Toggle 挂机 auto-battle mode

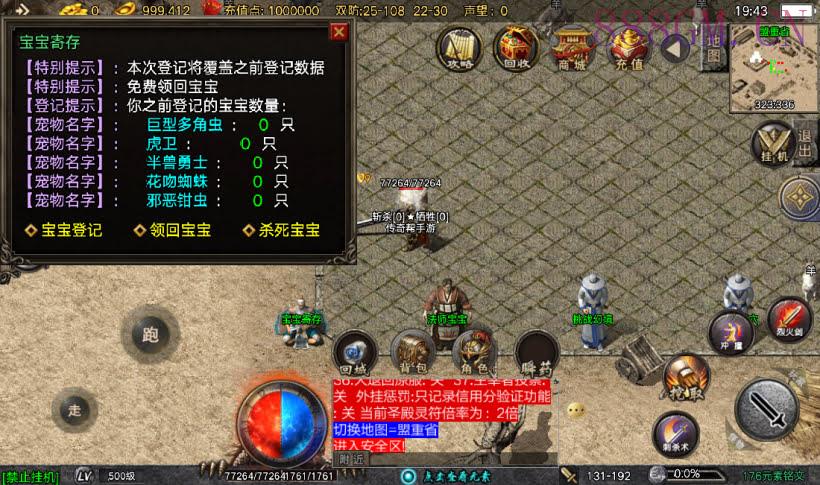(774, 144)
